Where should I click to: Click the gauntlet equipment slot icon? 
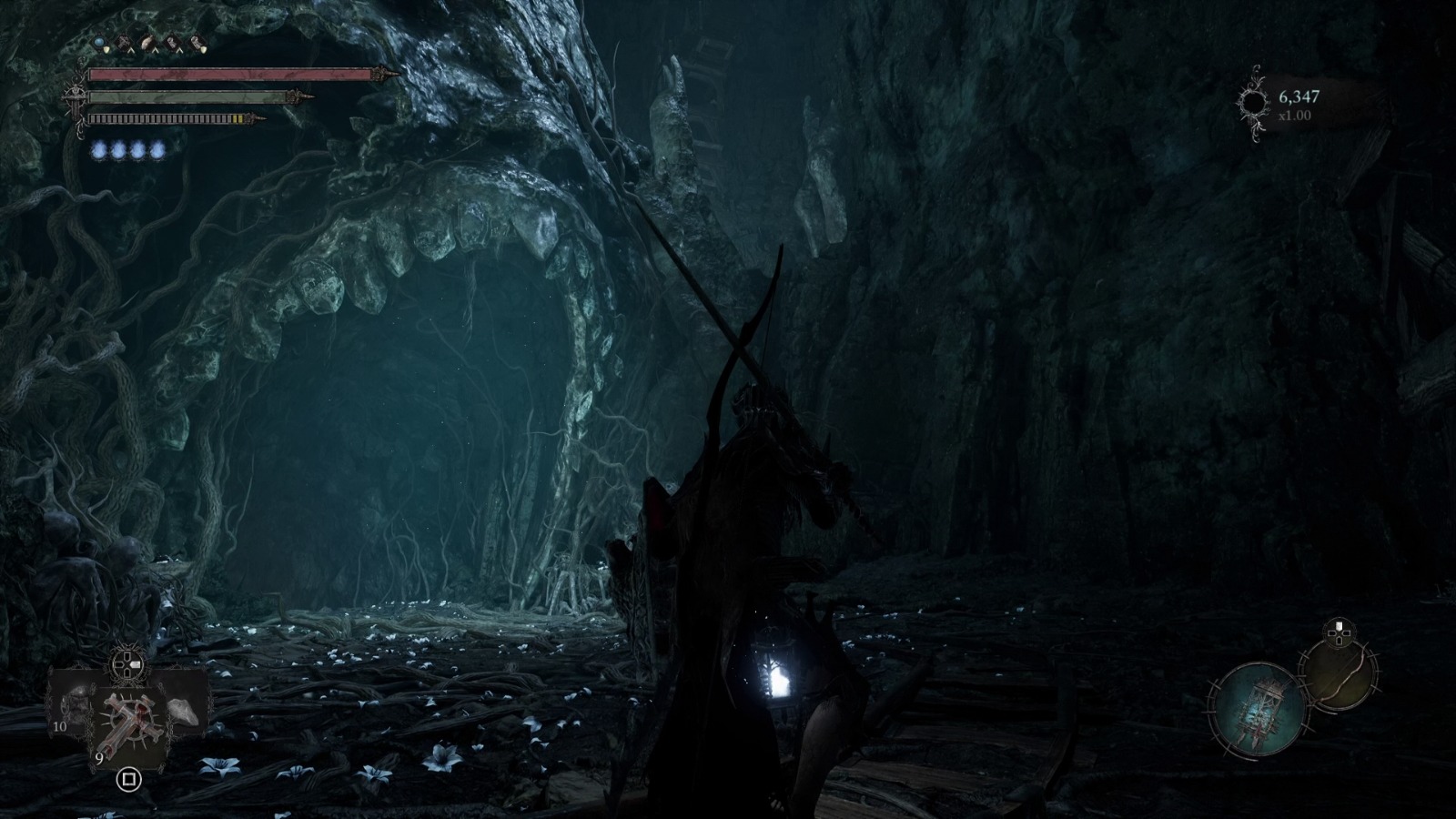(147, 43)
